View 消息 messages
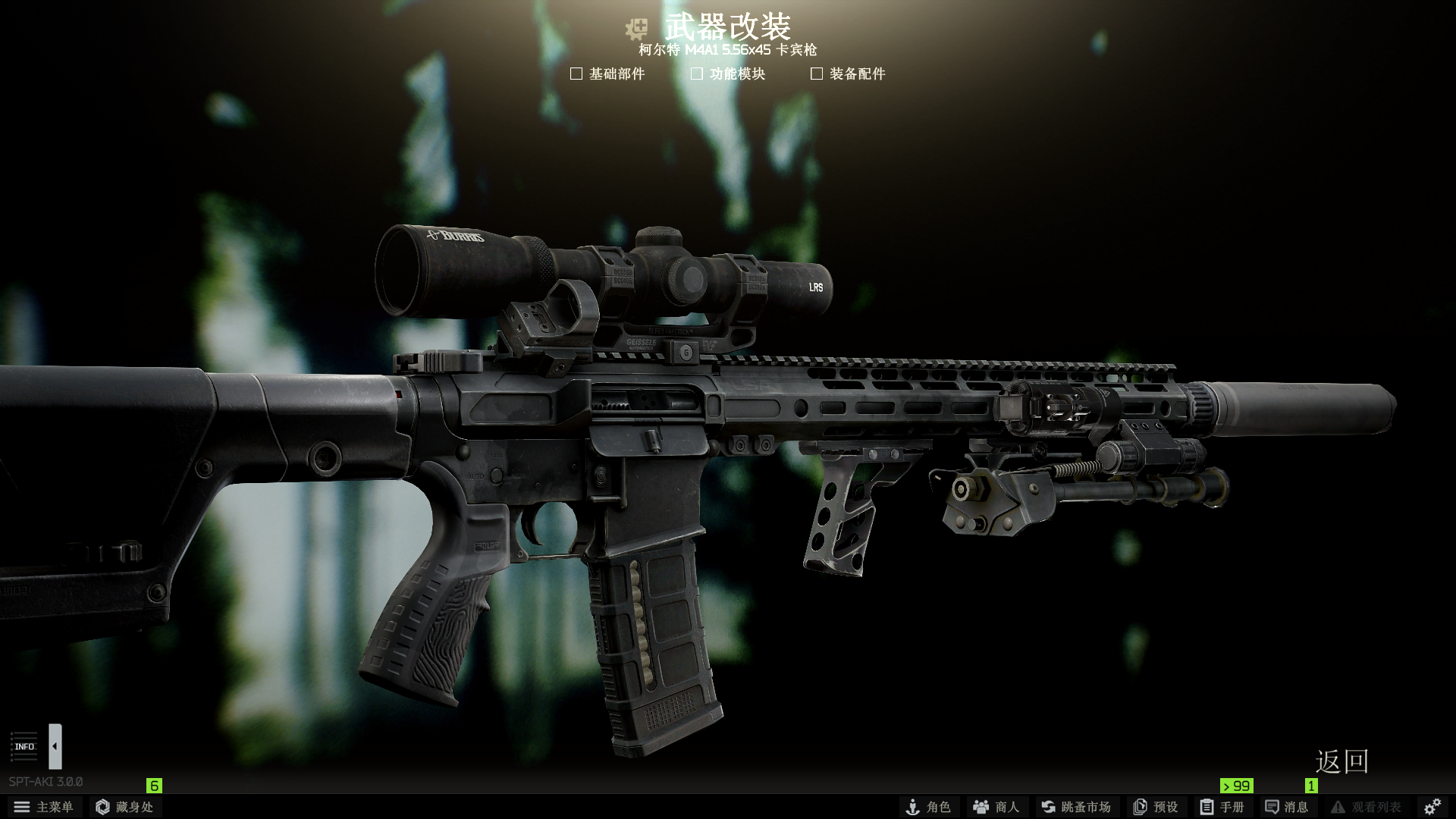The width and height of the screenshot is (1456, 819). pyautogui.click(x=1287, y=807)
